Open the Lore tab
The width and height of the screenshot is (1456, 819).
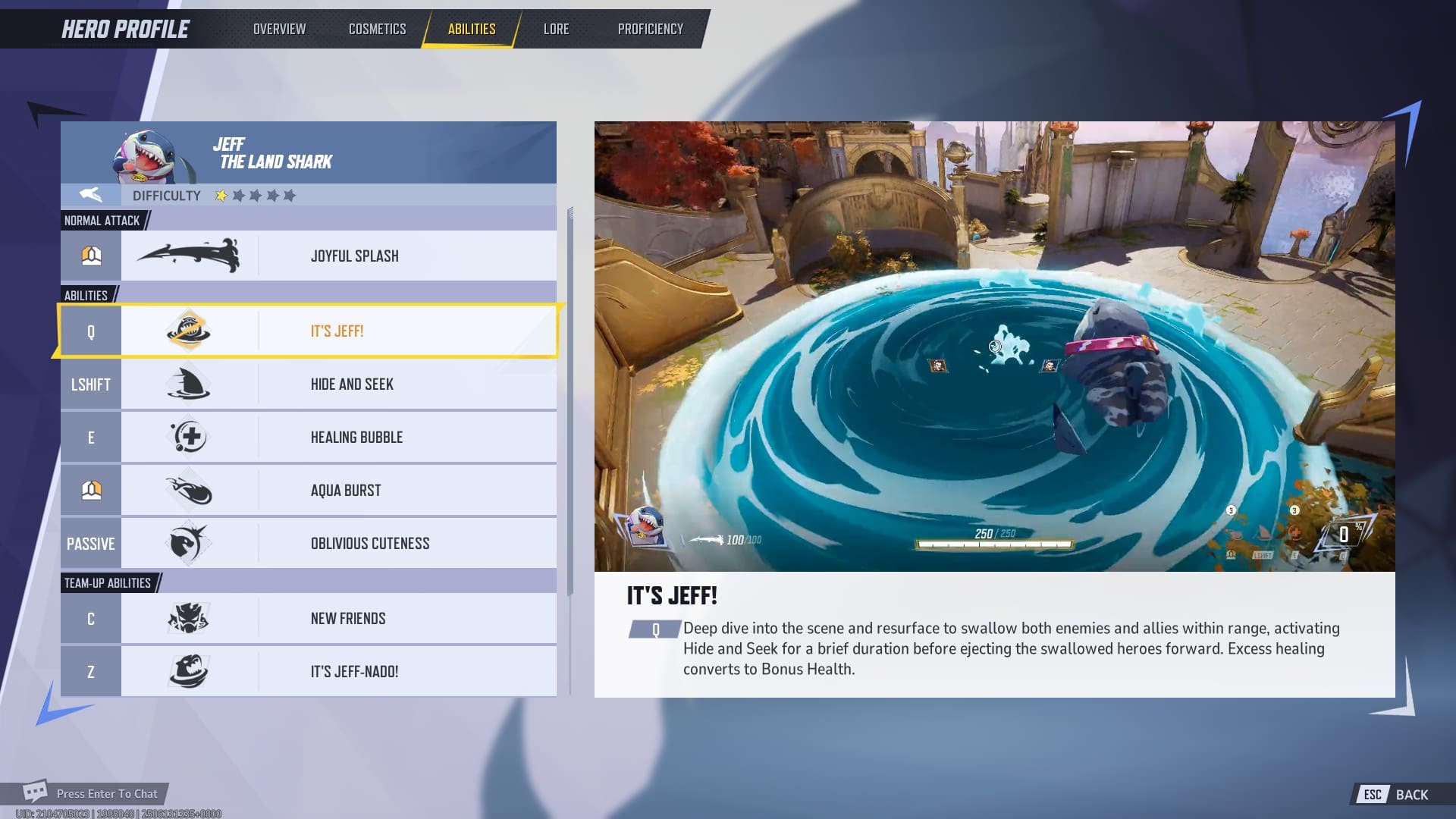tap(556, 29)
